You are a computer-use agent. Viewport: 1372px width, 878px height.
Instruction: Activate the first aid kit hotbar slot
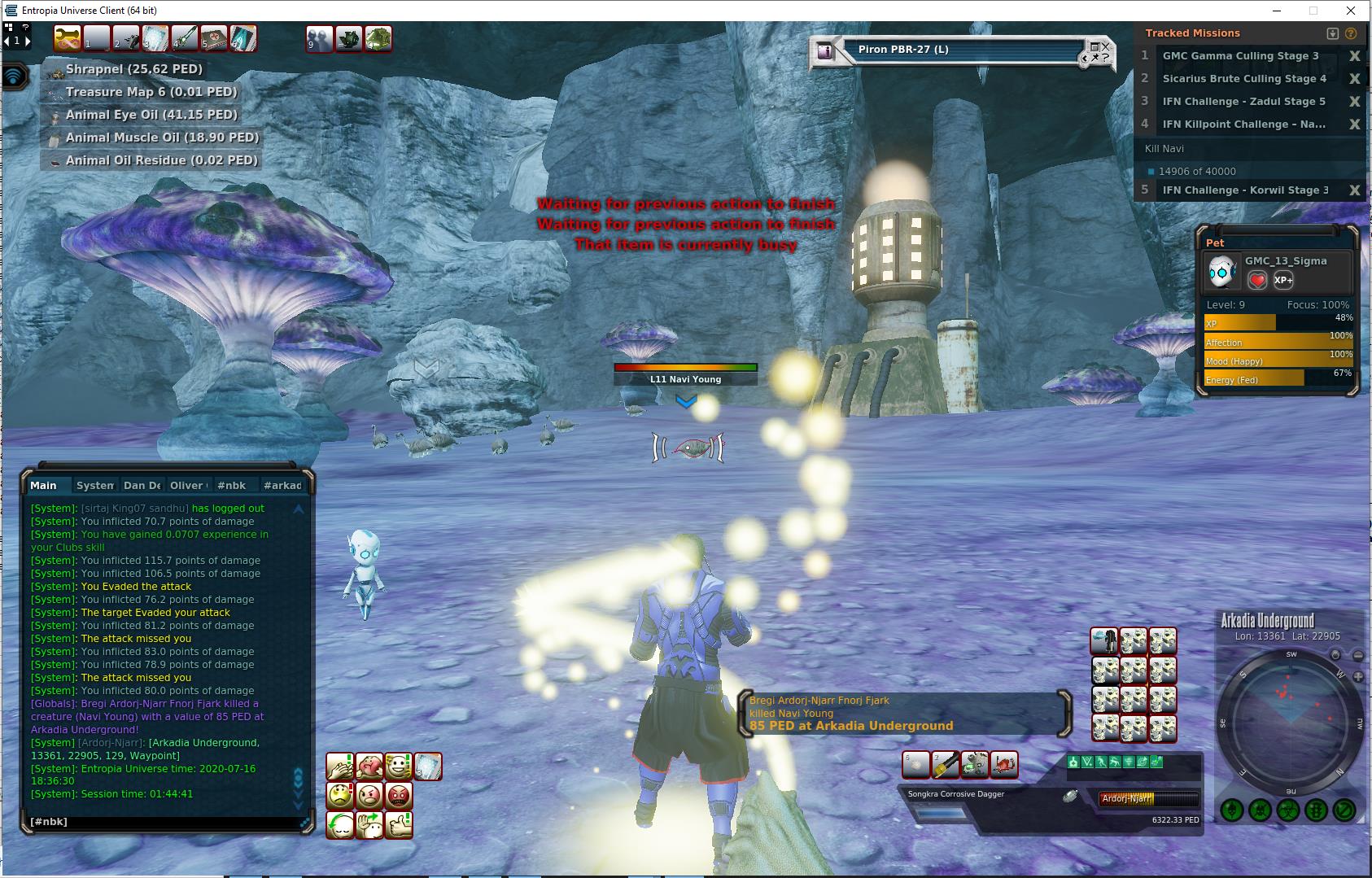214,38
